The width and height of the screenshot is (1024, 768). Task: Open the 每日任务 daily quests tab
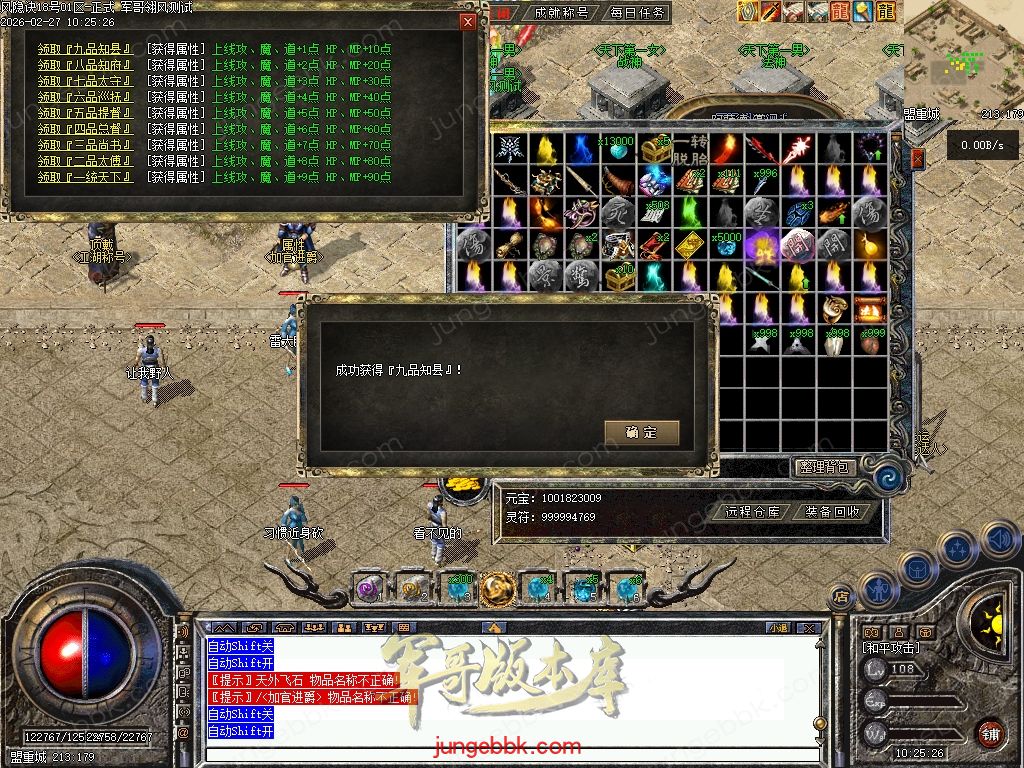(637, 13)
